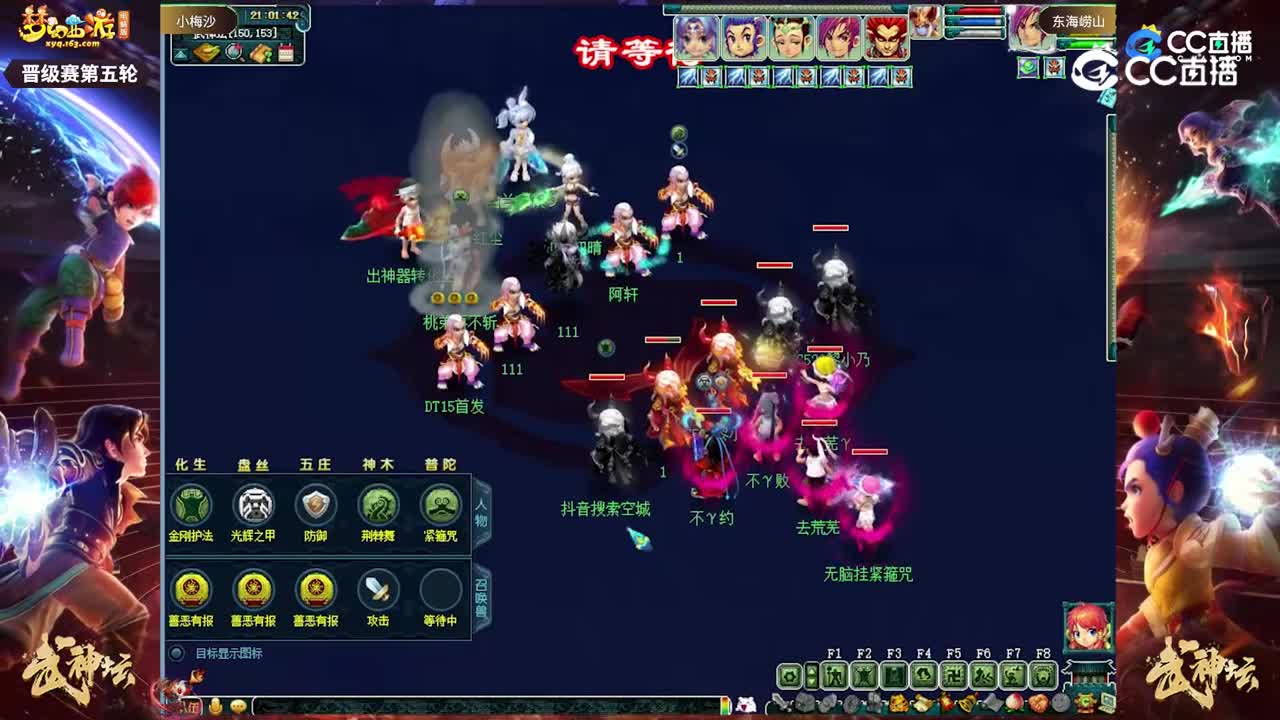Click the 防御 shield skill icon
Image resolution: width=1280 pixels, height=720 pixels.
pyautogui.click(x=315, y=507)
